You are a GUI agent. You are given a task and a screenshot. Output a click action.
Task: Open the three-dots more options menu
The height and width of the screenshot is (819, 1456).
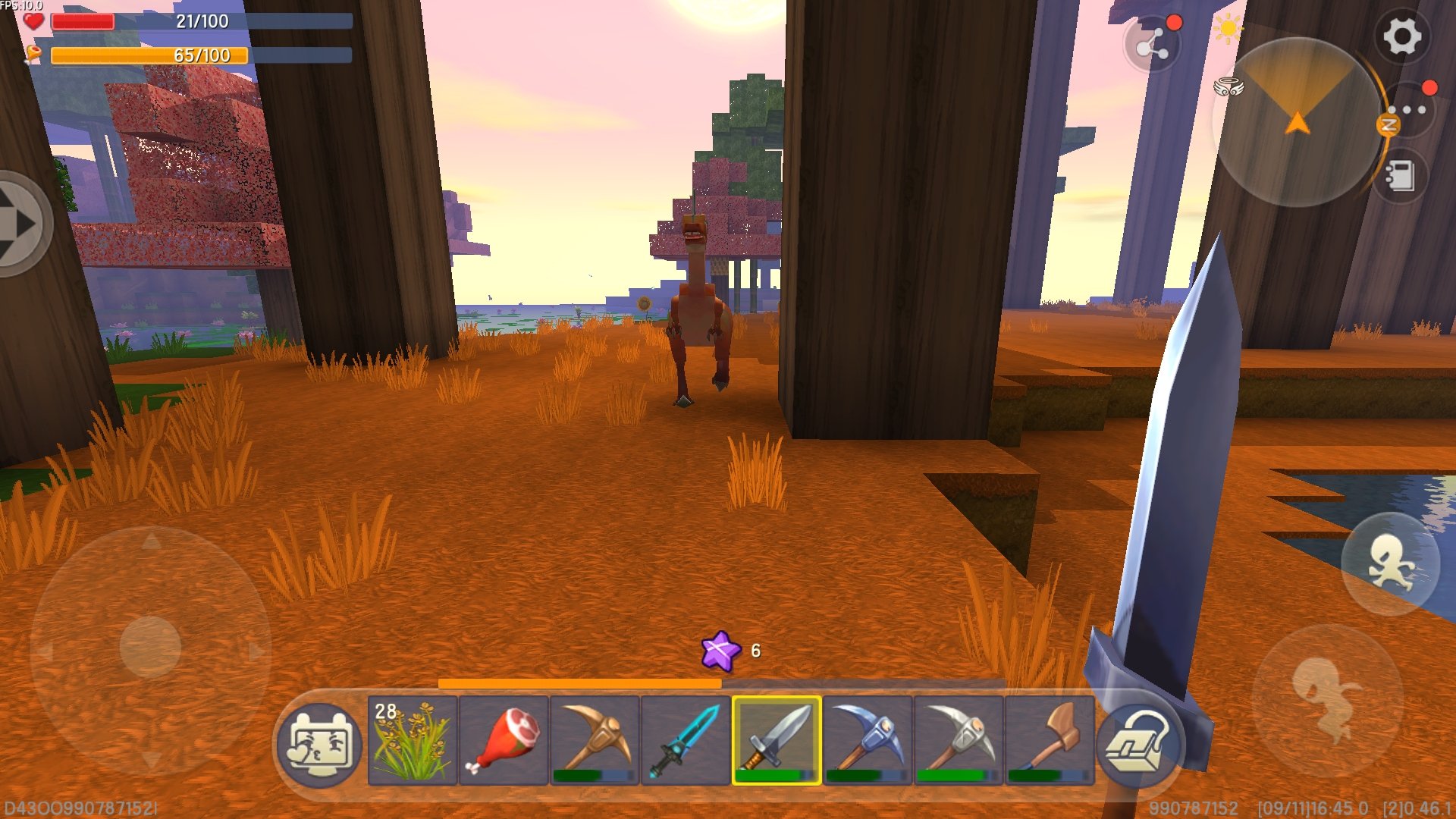[x=1409, y=111]
